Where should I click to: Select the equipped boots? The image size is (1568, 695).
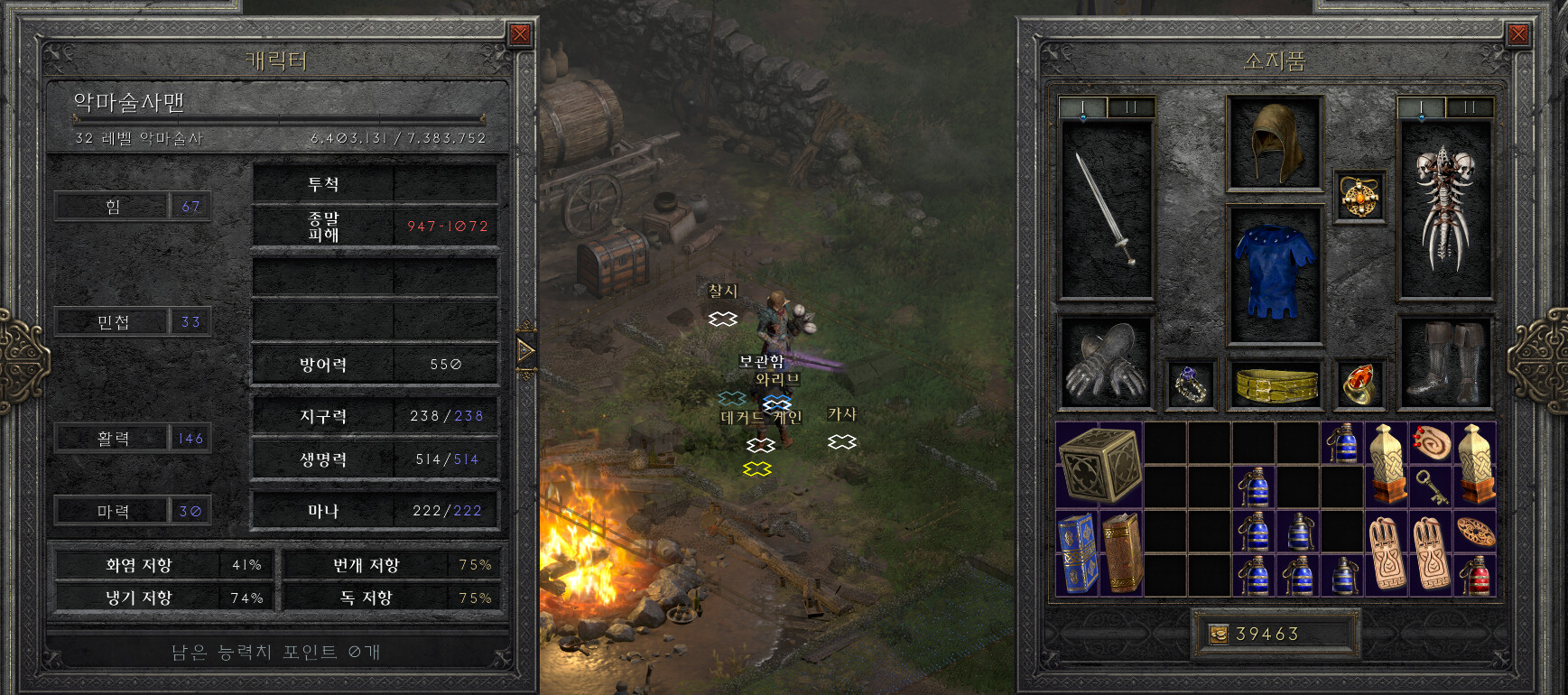pyautogui.click(x=1444, y=363)
